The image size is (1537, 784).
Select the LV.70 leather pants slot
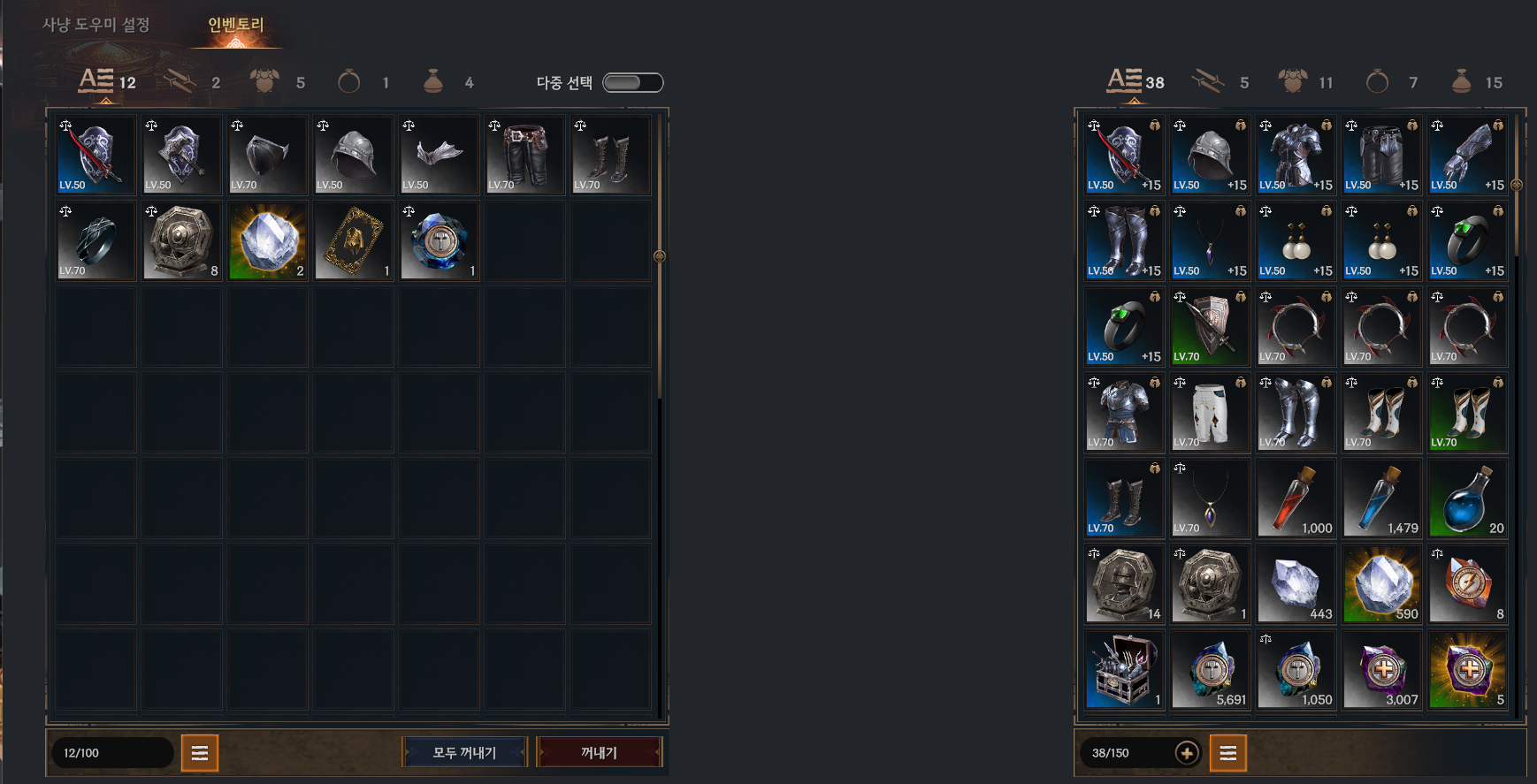pyautogui.click(x=525, y=155)
